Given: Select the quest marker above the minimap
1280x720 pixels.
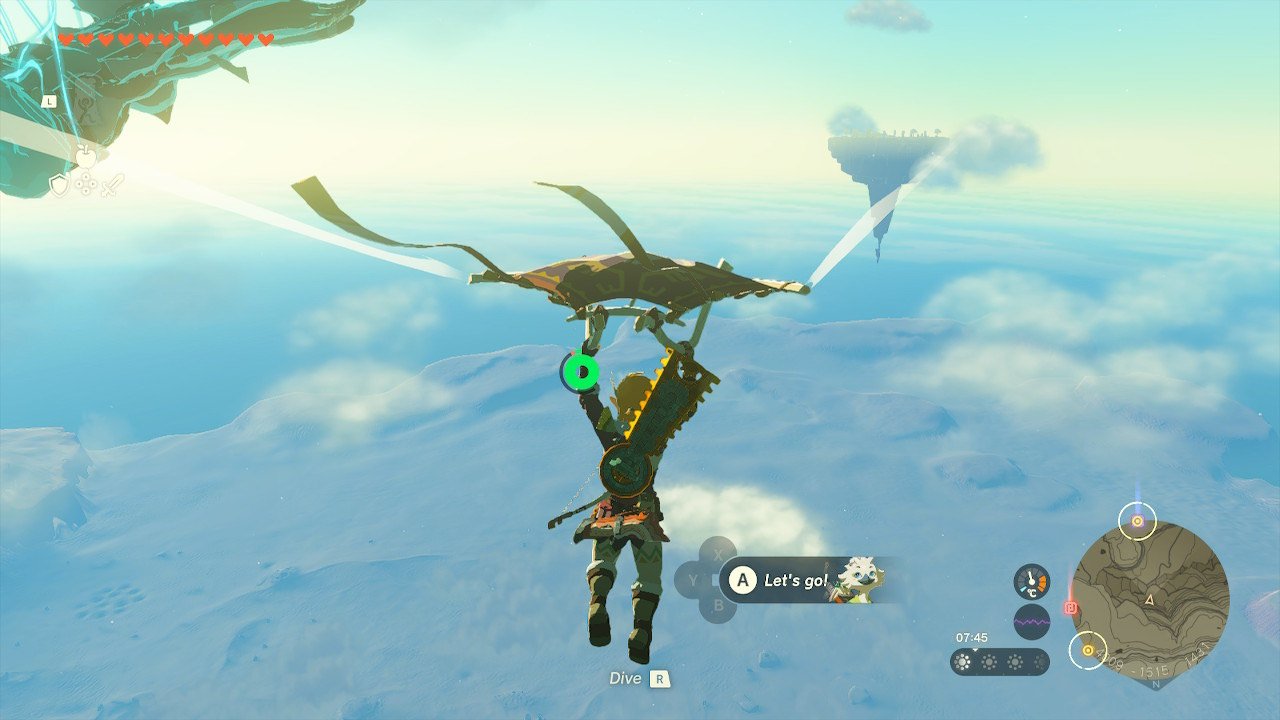Looking at the screenshot, I should (x=1137, y=521).
